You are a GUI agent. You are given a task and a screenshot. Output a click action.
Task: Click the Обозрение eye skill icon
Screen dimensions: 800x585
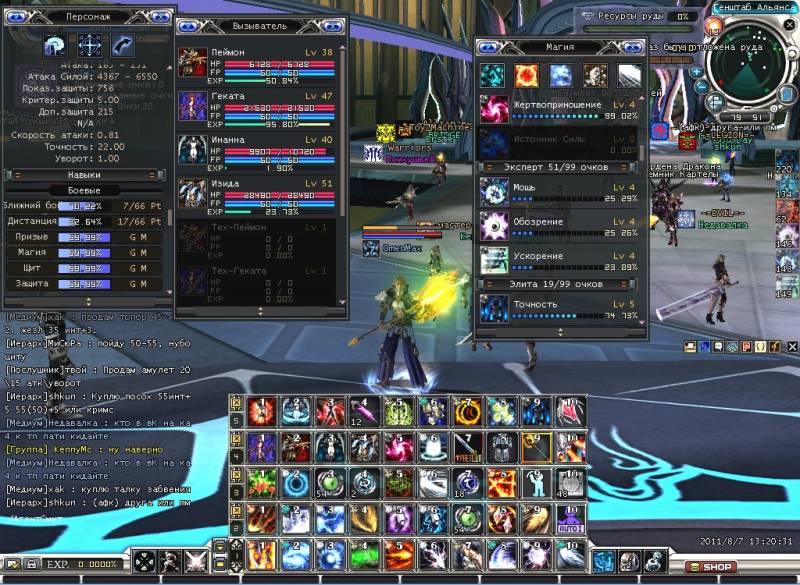pyautogui.click(x=494, y=226)
